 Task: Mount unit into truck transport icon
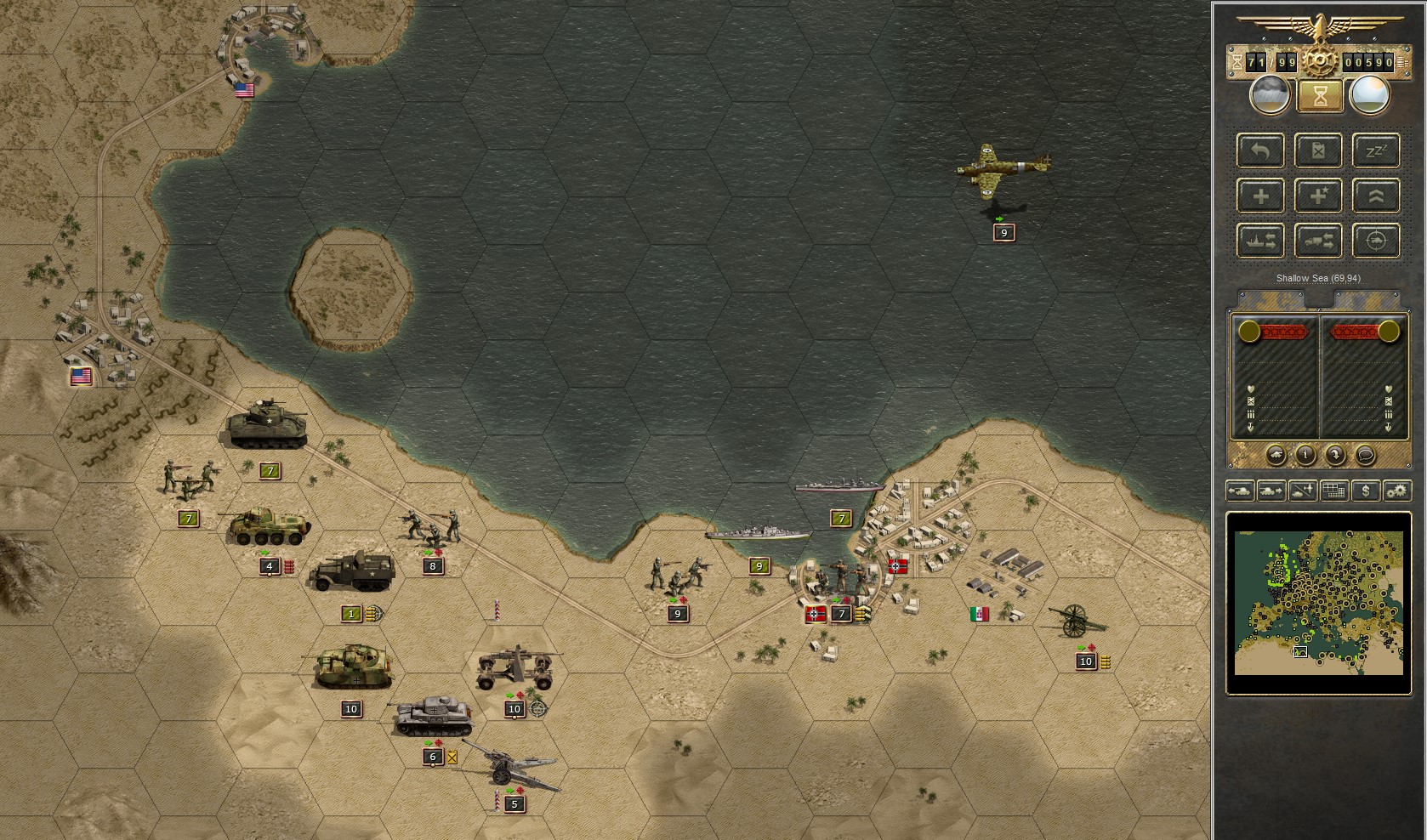coord(1318,241)
